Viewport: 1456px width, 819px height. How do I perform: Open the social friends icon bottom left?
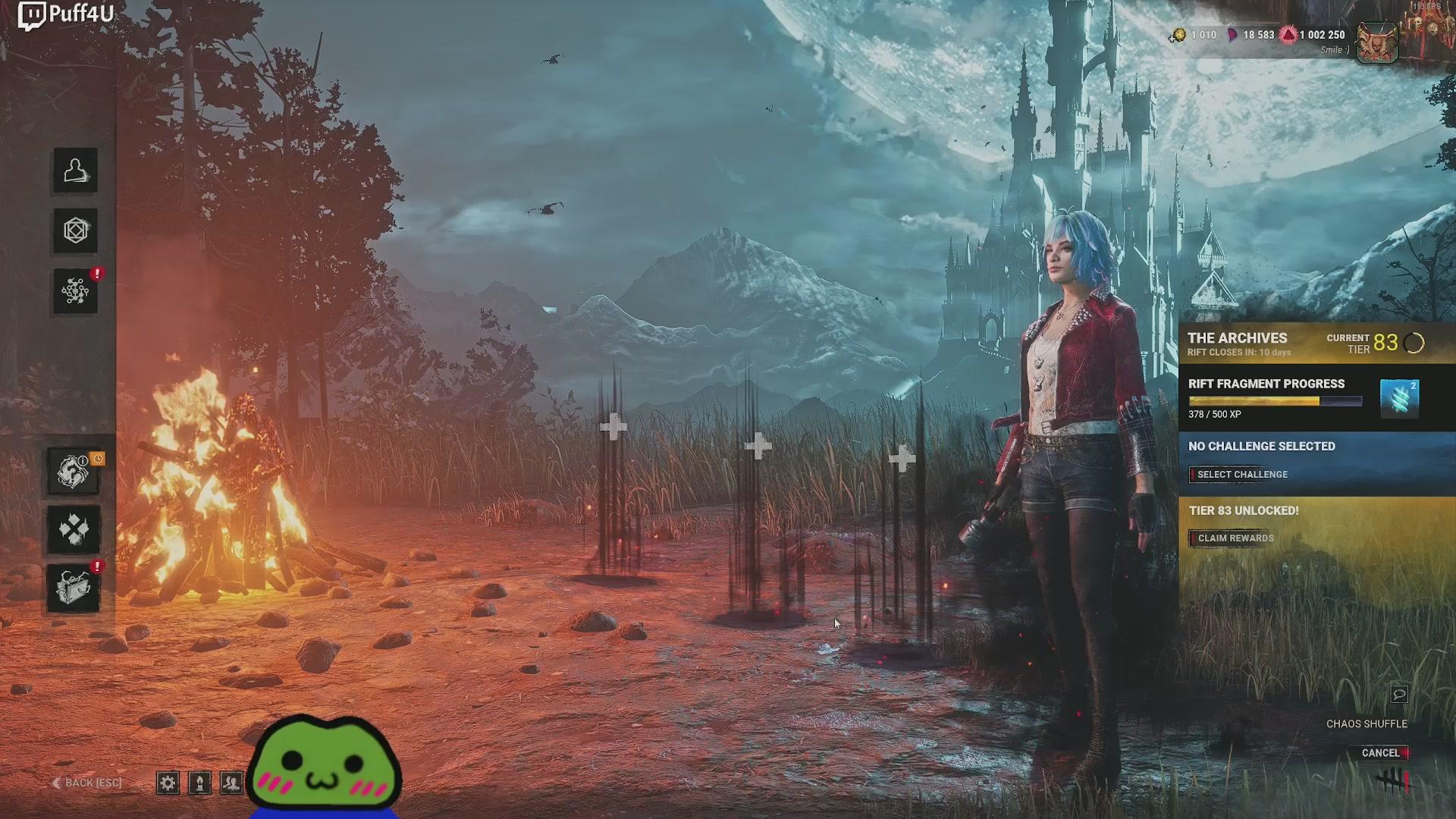(232, 783)
